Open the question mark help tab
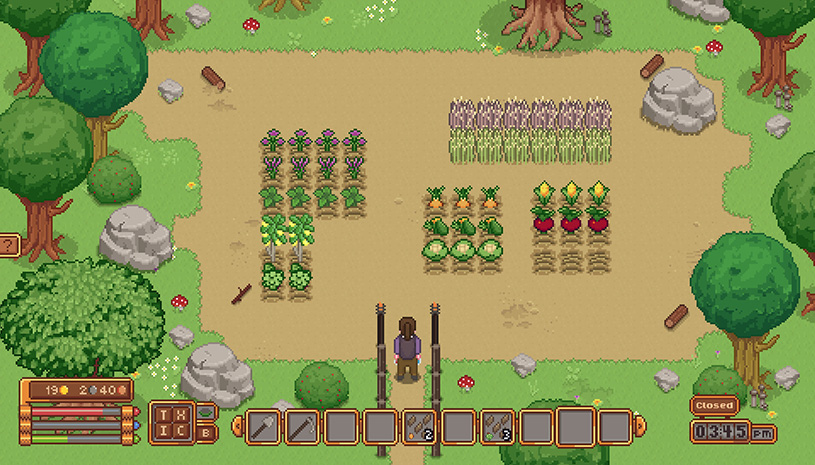Screen dimensions: 815x465 (8, 244)
